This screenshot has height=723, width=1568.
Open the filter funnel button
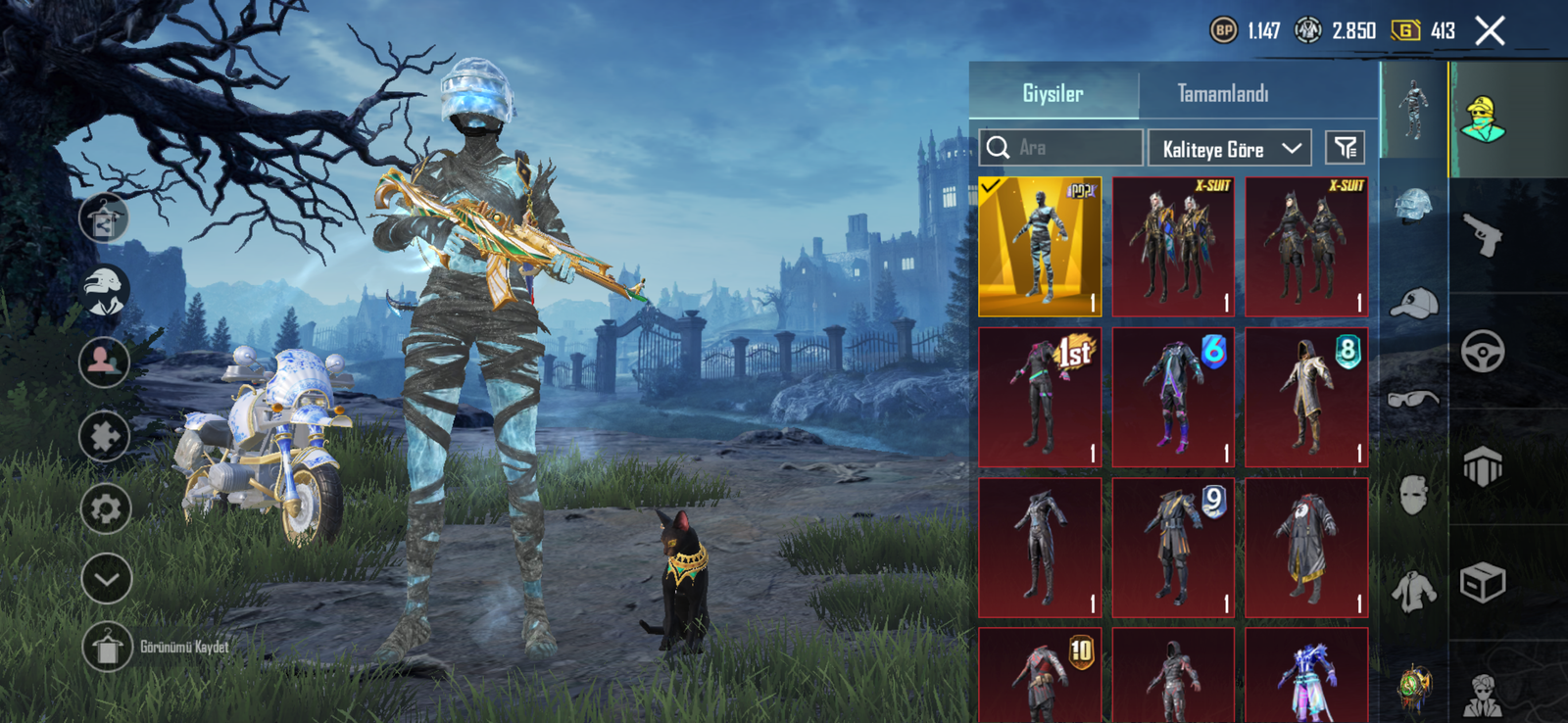click(x=1345, y=148)
